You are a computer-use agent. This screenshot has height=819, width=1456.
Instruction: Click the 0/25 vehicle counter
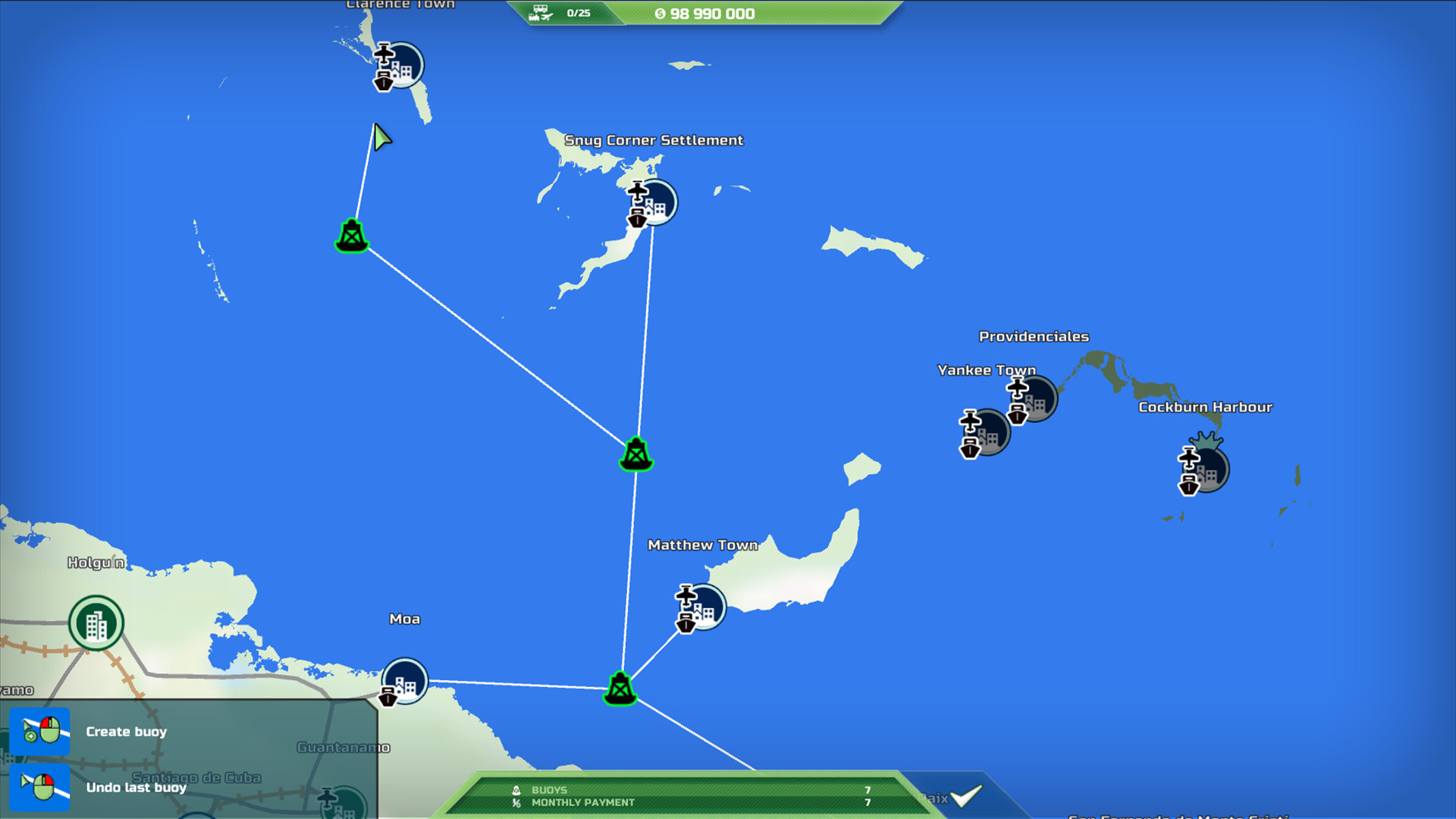578,12
